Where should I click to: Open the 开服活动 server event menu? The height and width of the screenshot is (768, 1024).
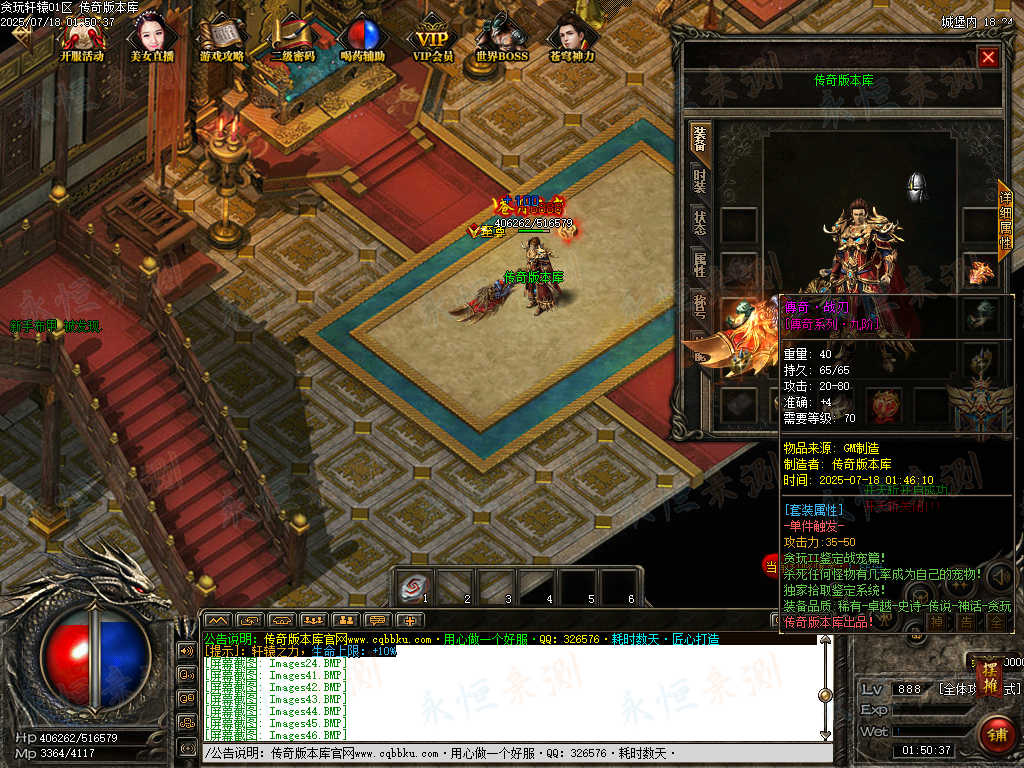point(82,40)
